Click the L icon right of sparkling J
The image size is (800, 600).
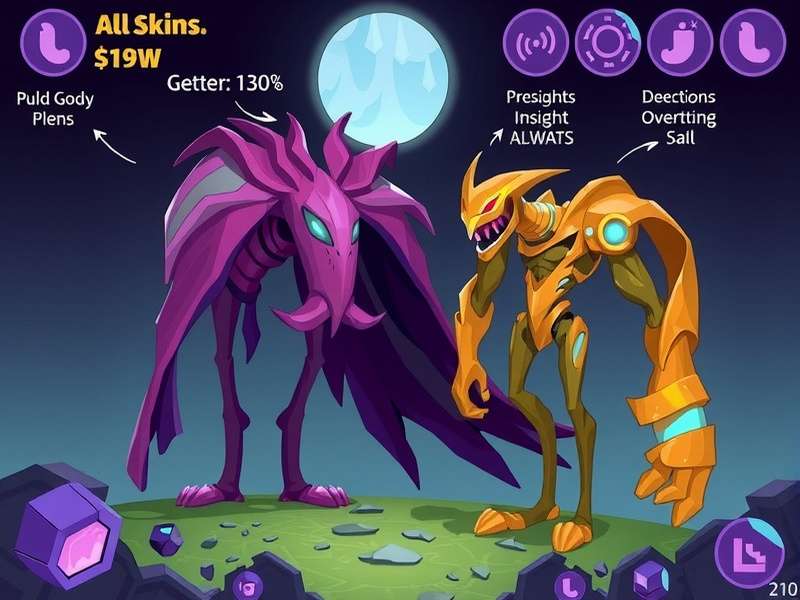[x=752, y=43]
